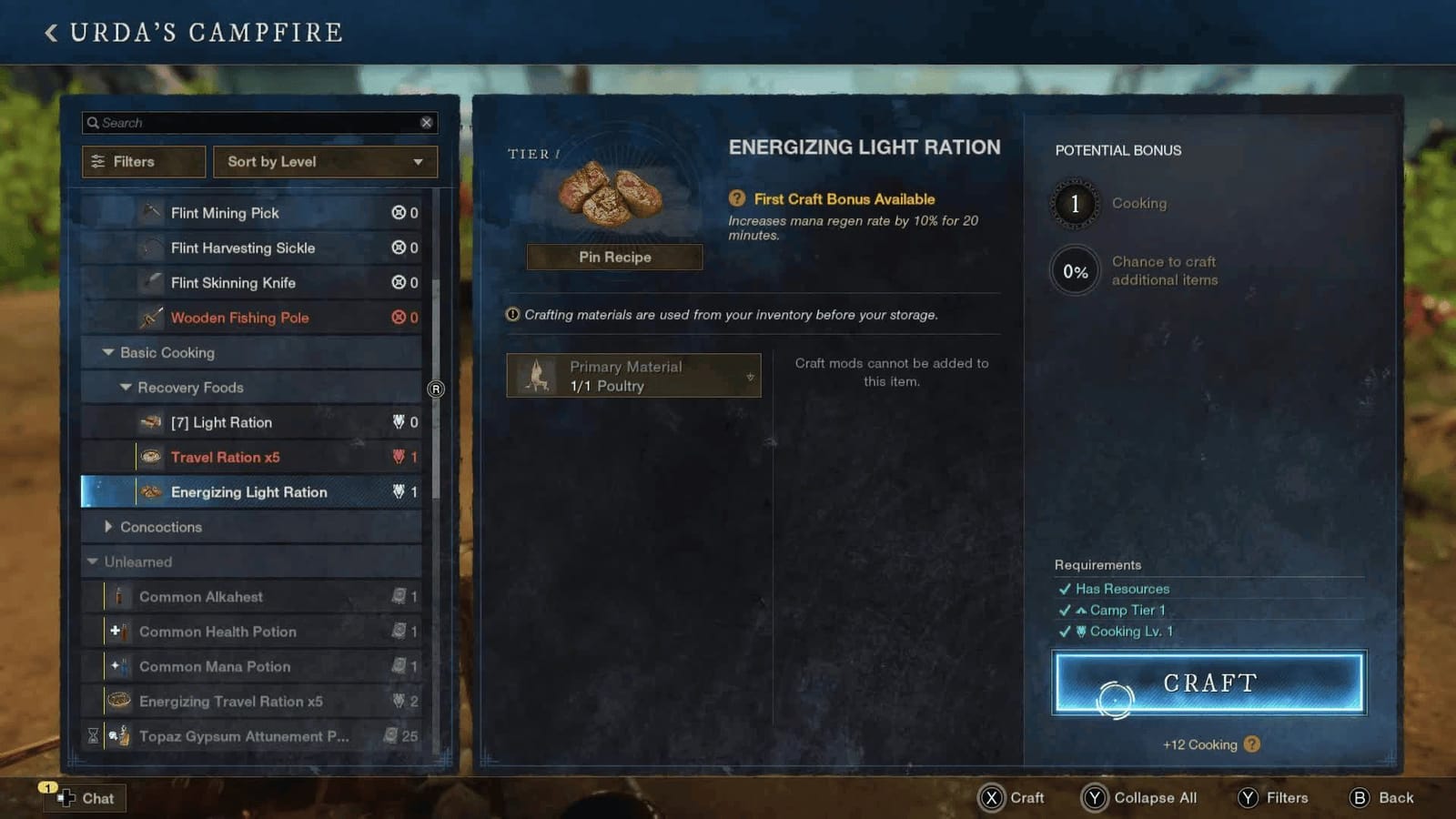1456x819 pixels.
Task: Expand the Concoctions section
Action: tap(108, 526)
